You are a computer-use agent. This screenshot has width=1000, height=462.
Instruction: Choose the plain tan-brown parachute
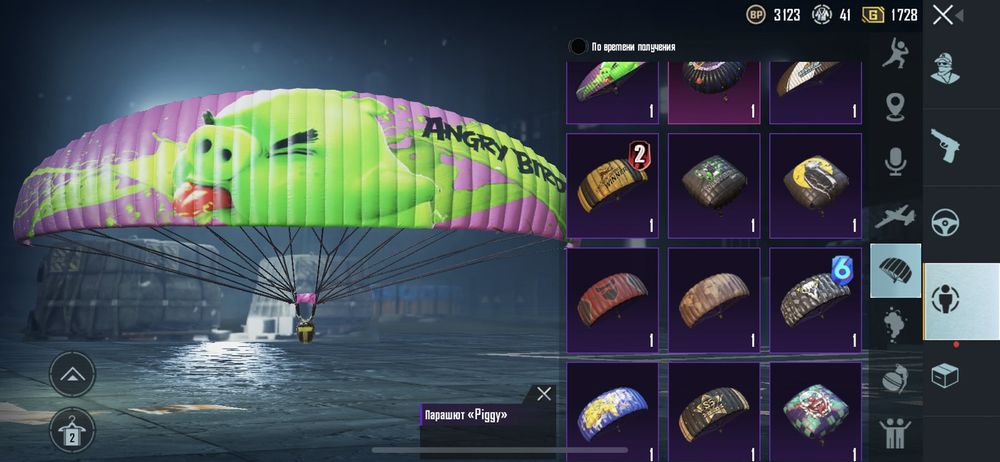(714, 300)
